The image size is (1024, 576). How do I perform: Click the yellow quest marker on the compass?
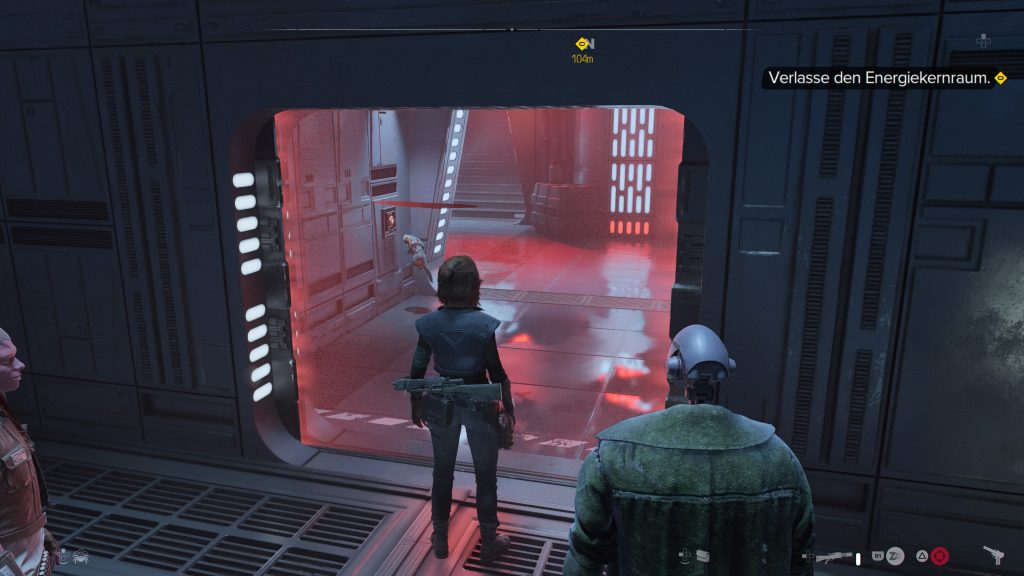pos(584,44)
